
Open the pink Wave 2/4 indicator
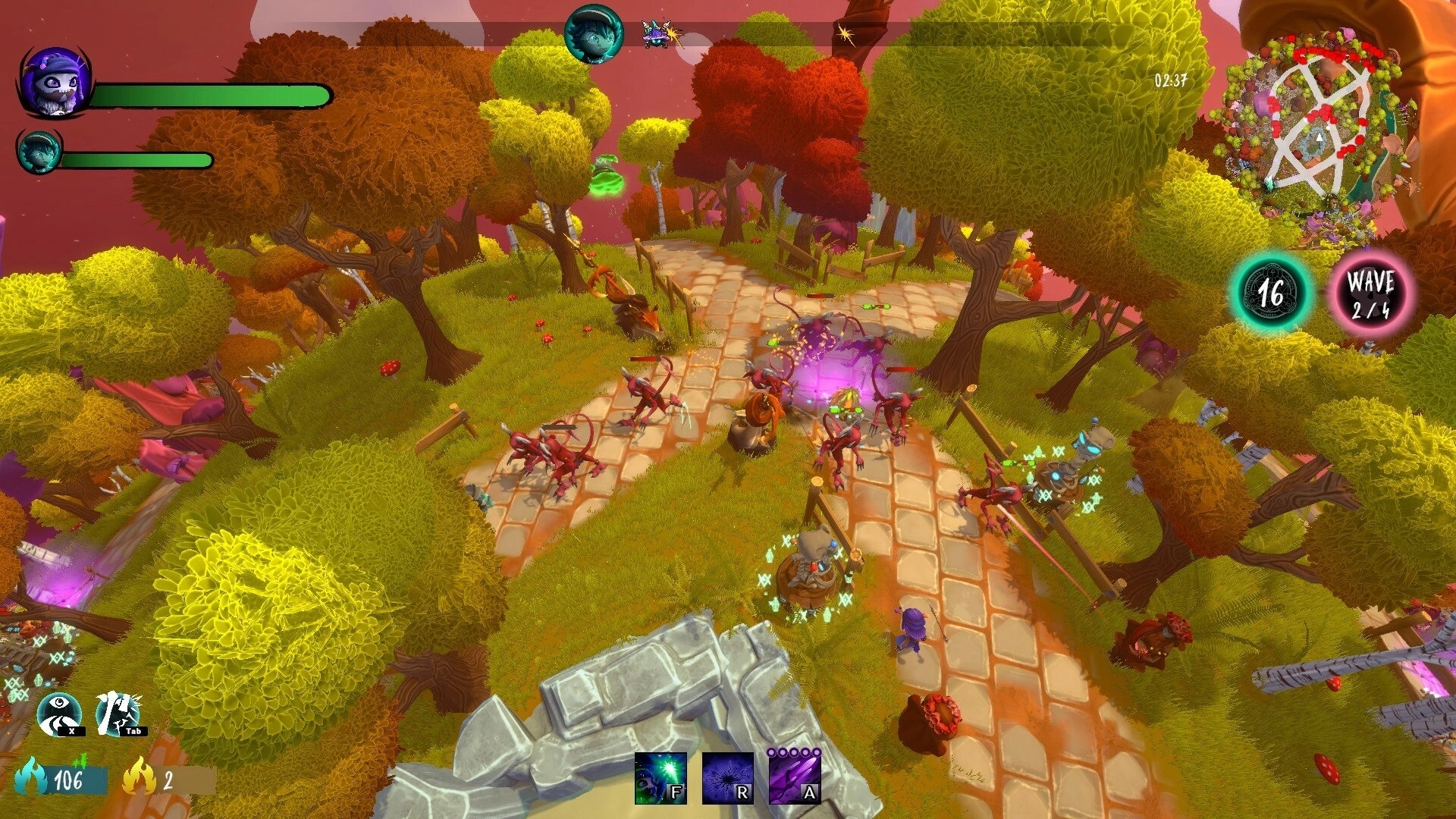click(x=1370, y=293)
